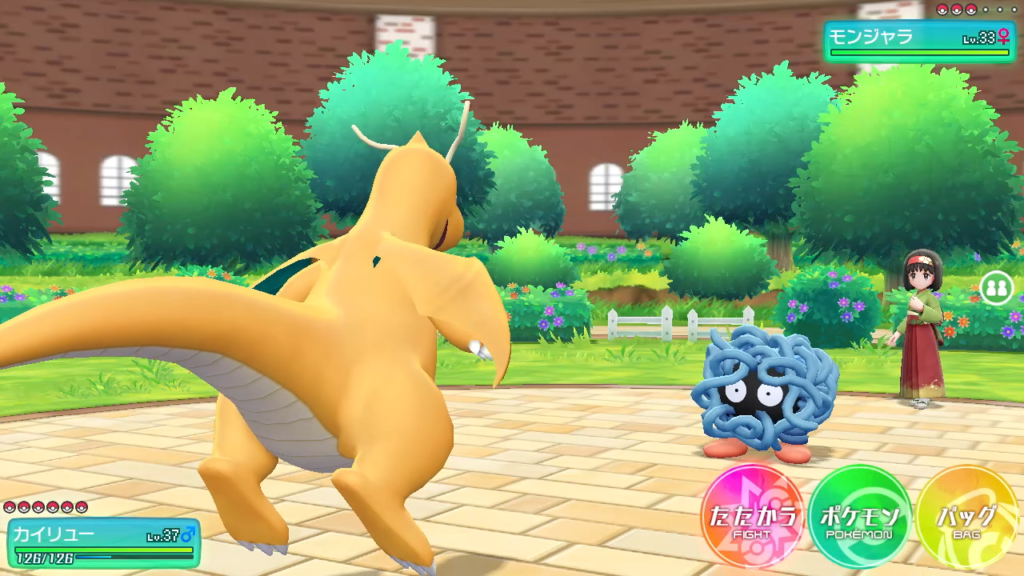Open the yellow BAG button
This screenshot has width=1024, height=576.
tap(966, 518)
